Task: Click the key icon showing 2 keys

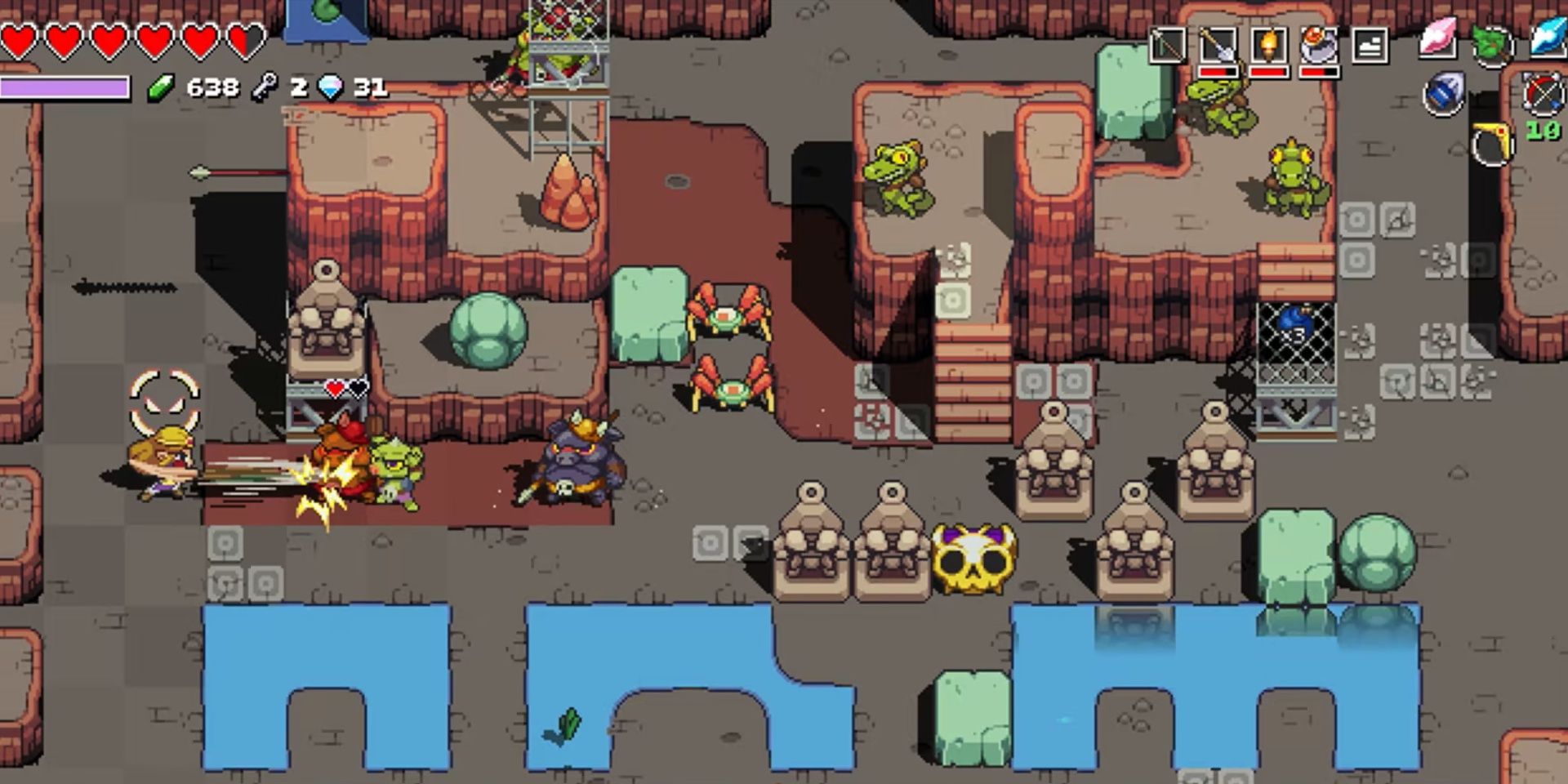Action: 263,86
